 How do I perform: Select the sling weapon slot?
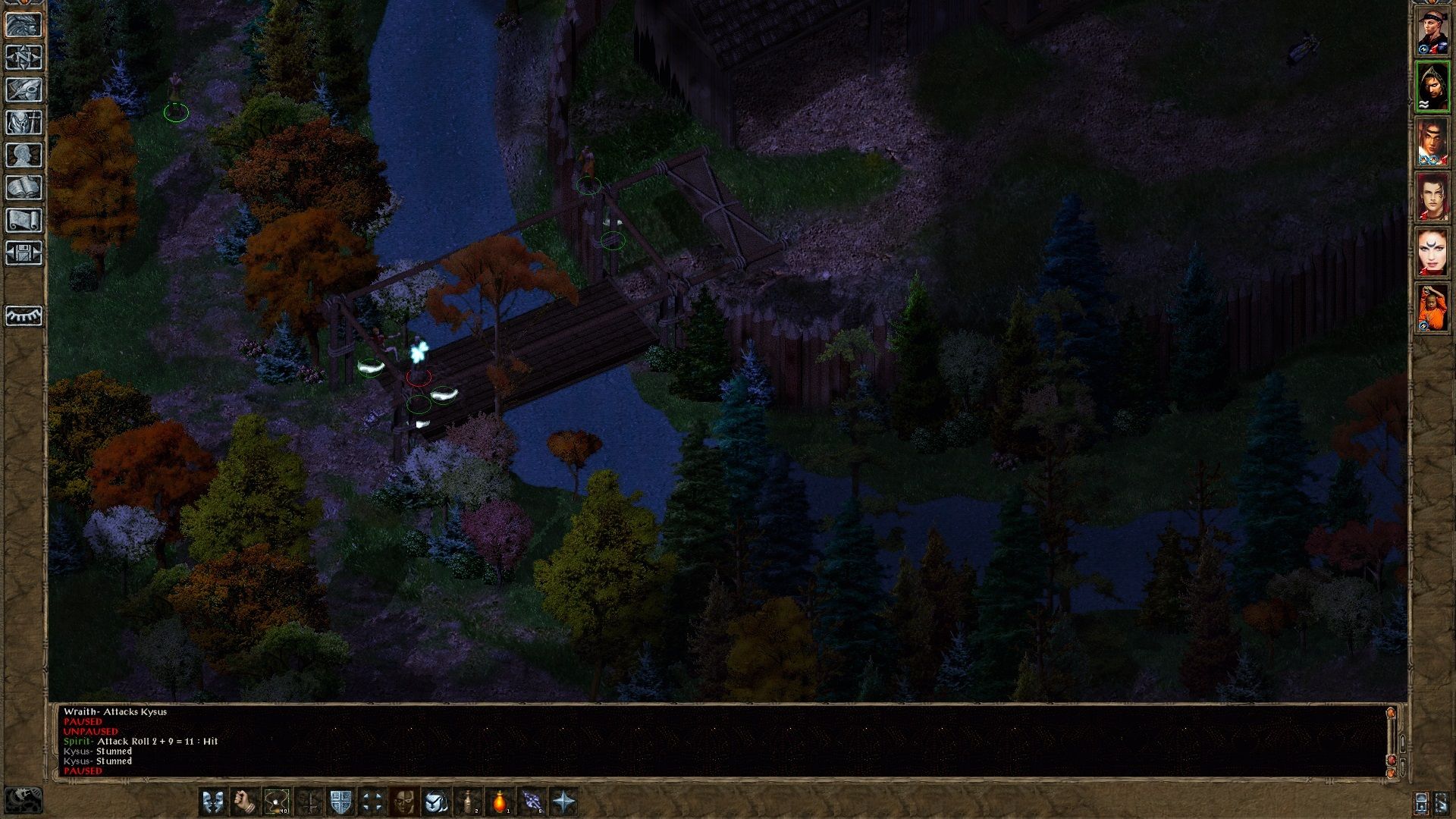[276, 802]
